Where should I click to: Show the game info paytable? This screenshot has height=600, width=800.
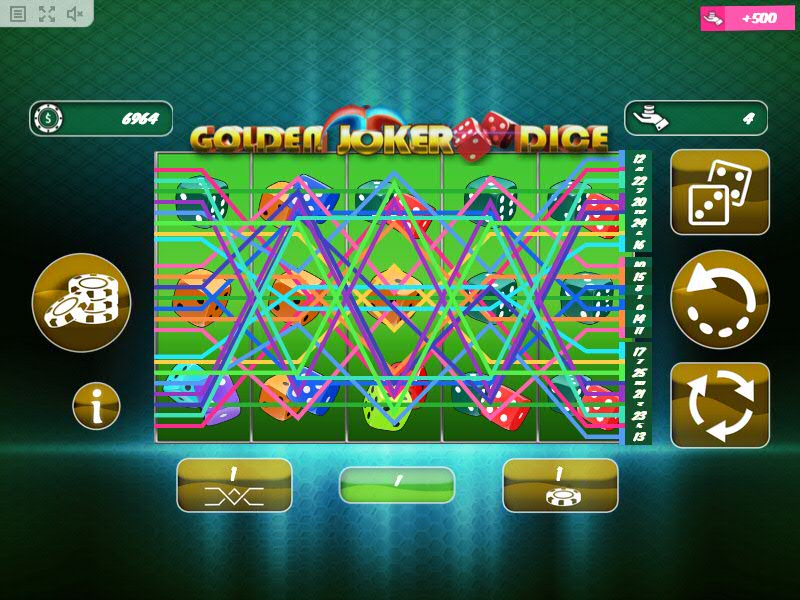pos(96,406)
